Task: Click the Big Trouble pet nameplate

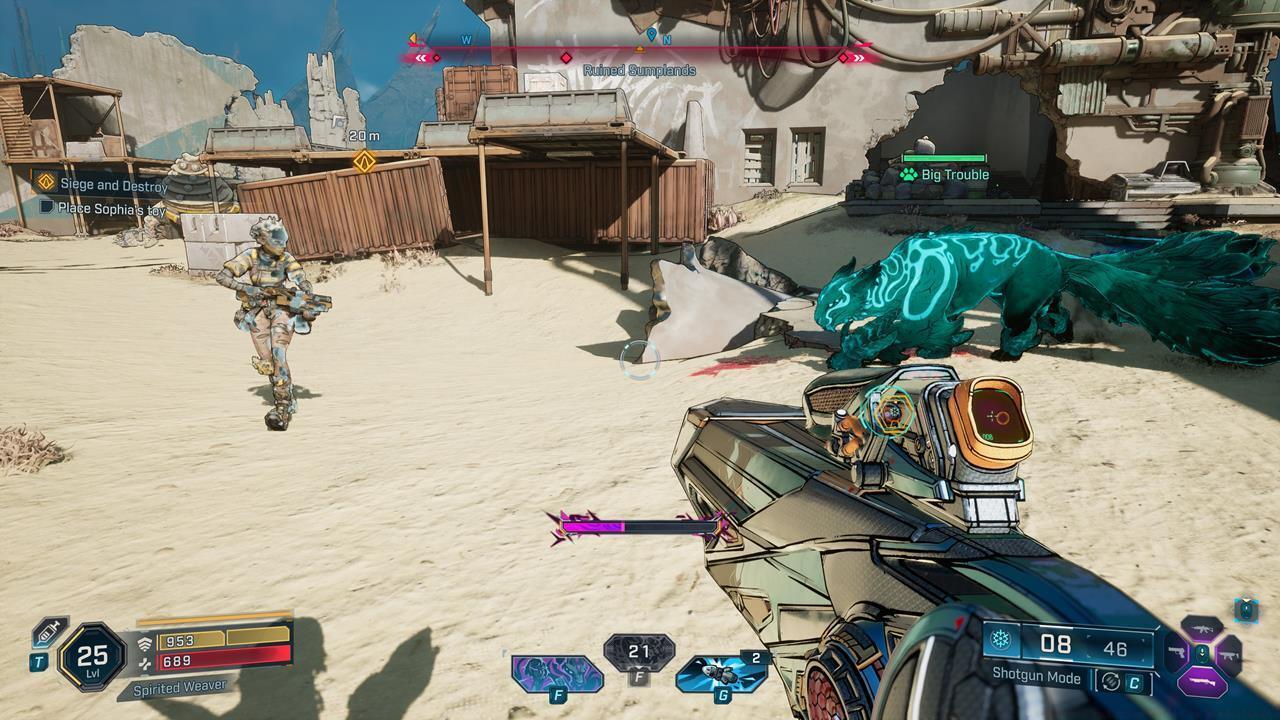Action: pos(944,174)
